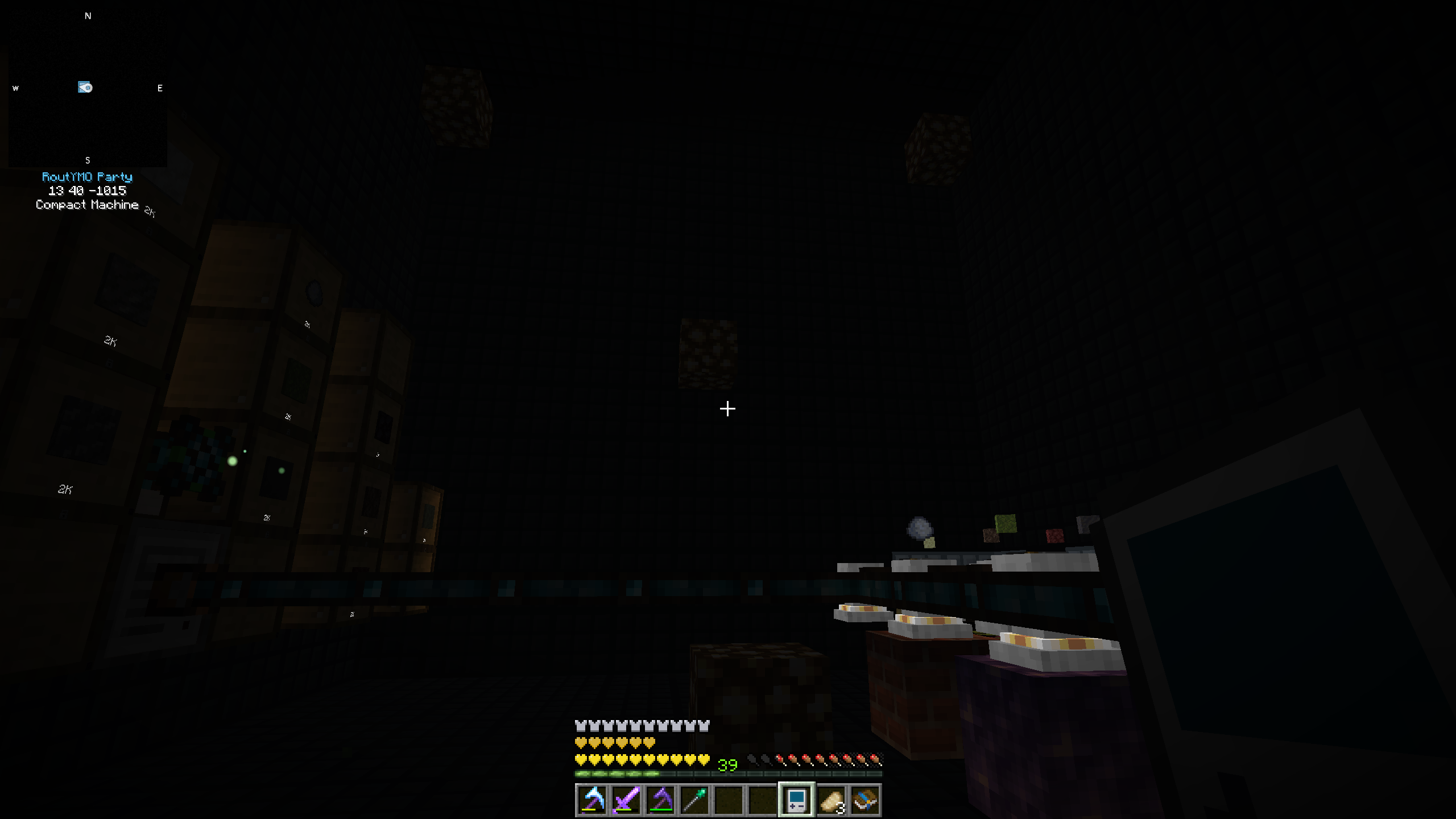Click the RoutYMO Party waypoint label

[88, 177]
